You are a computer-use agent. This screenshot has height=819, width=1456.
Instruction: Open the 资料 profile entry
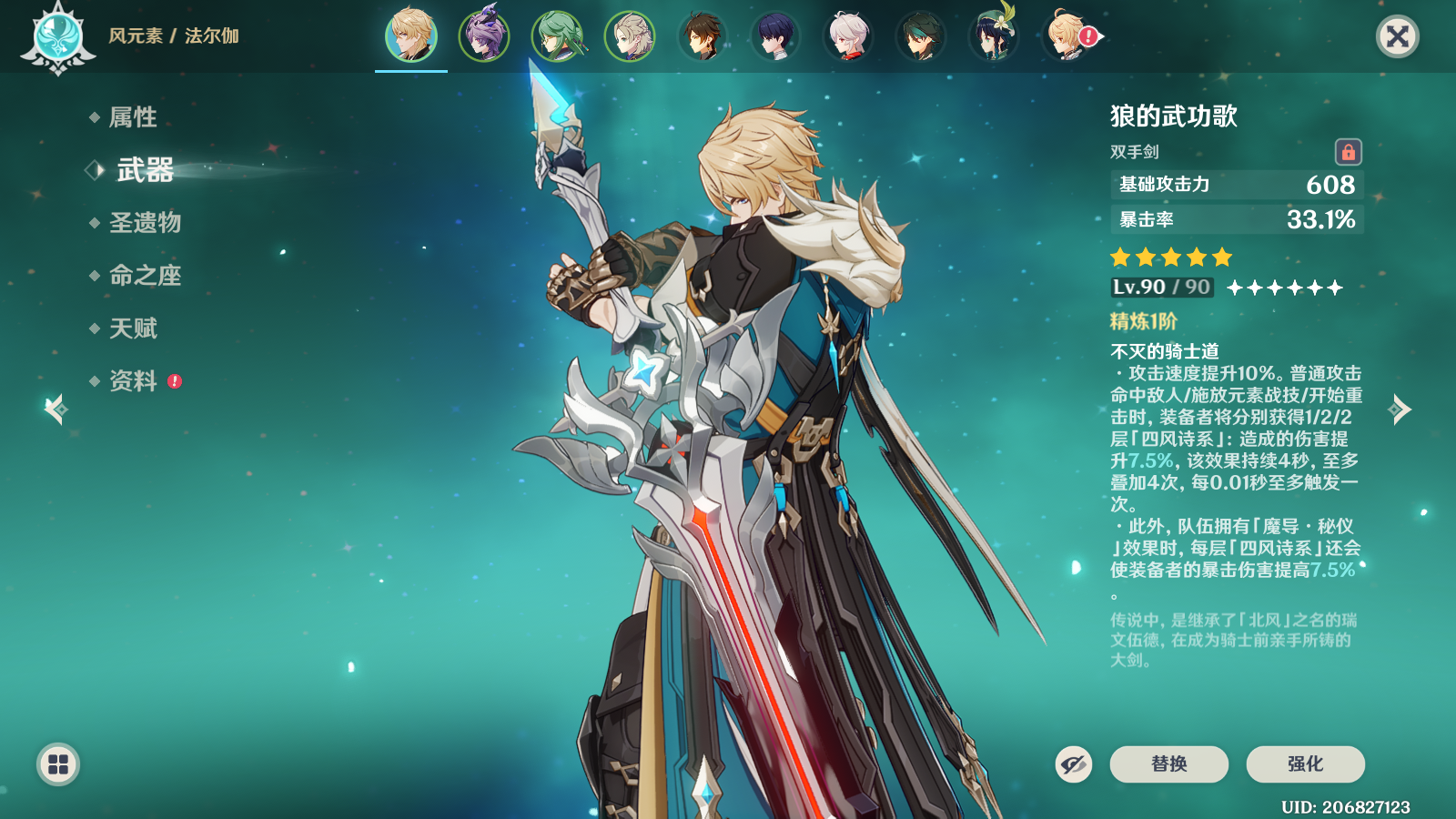pyautogui.click(x=133, y=381)
